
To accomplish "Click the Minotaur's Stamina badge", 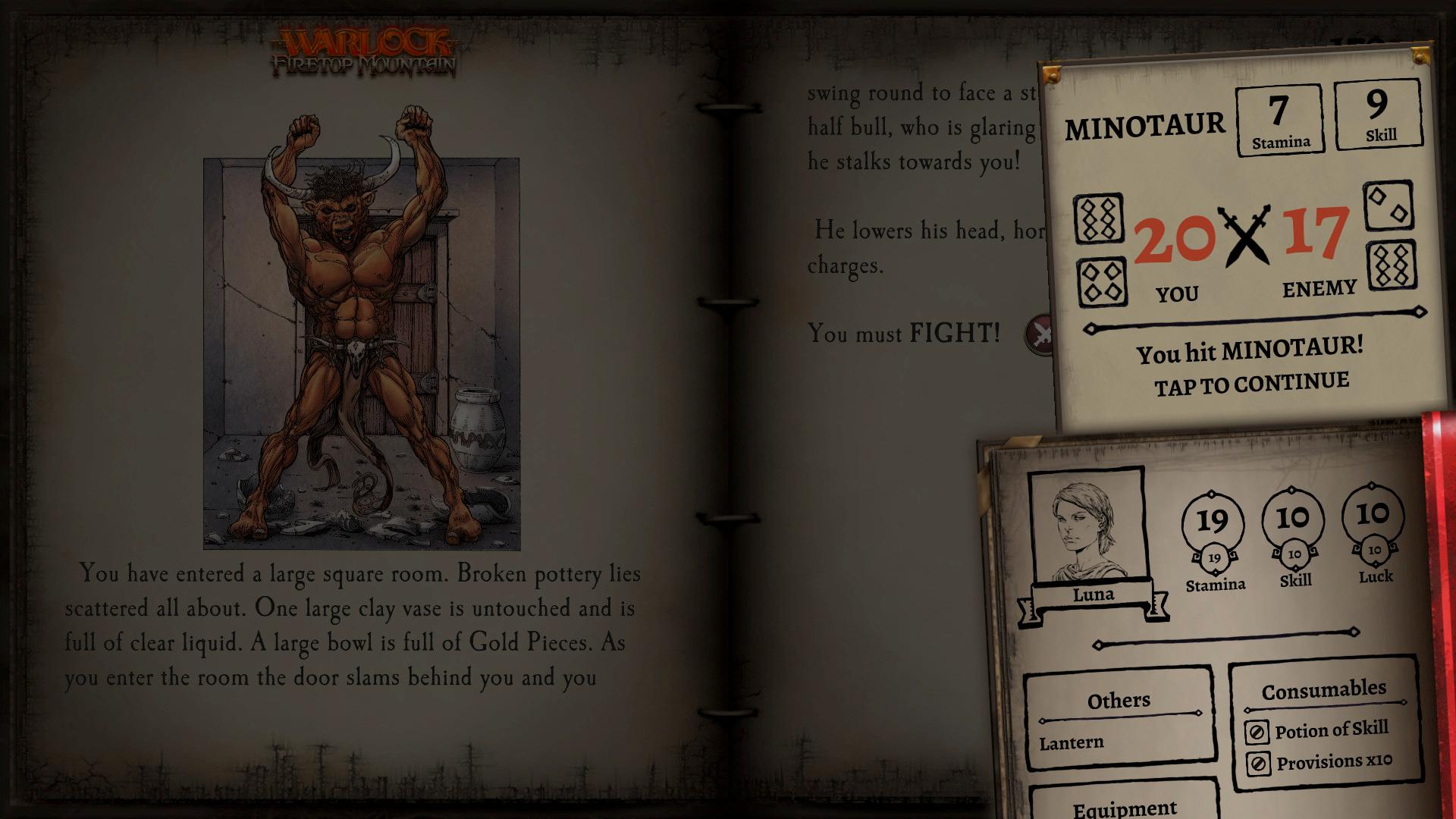I will pyautogui.click(x=1280, y=119).
